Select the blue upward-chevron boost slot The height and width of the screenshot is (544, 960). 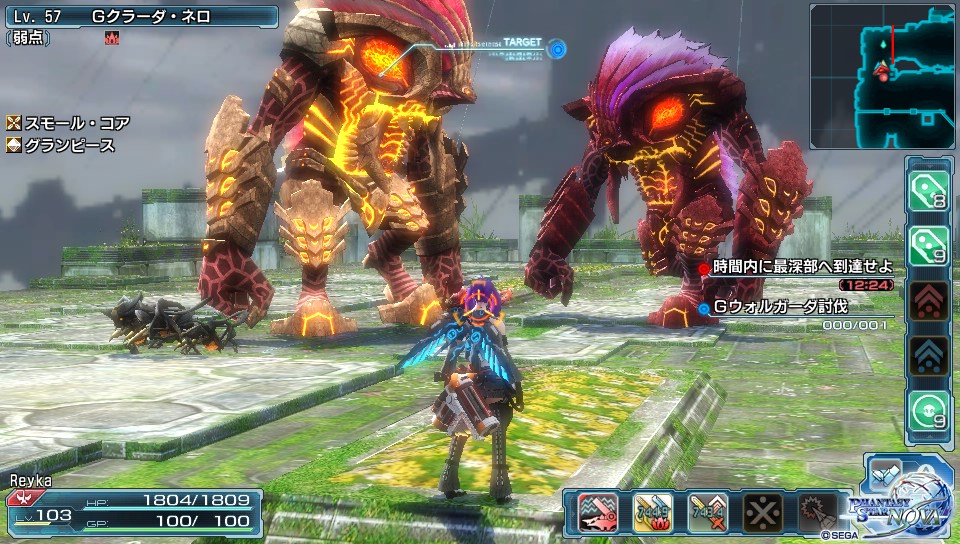pyautogui.click(x=928, y=355)
